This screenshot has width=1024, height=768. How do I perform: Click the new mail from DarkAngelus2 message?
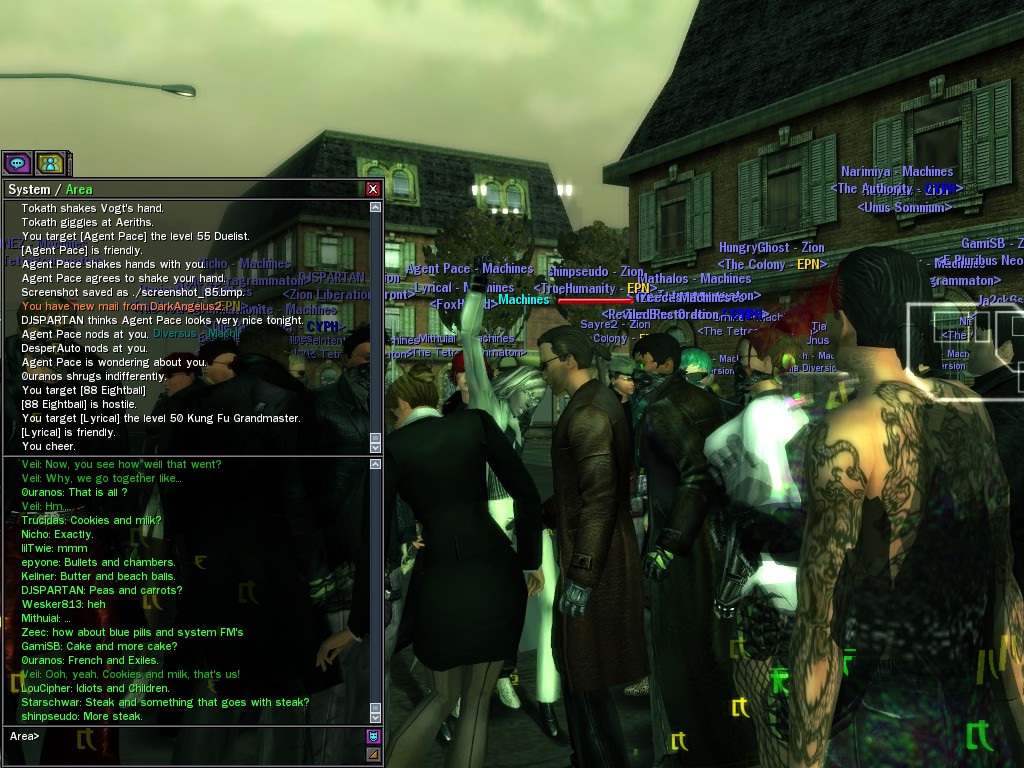(x=130, y=306)
